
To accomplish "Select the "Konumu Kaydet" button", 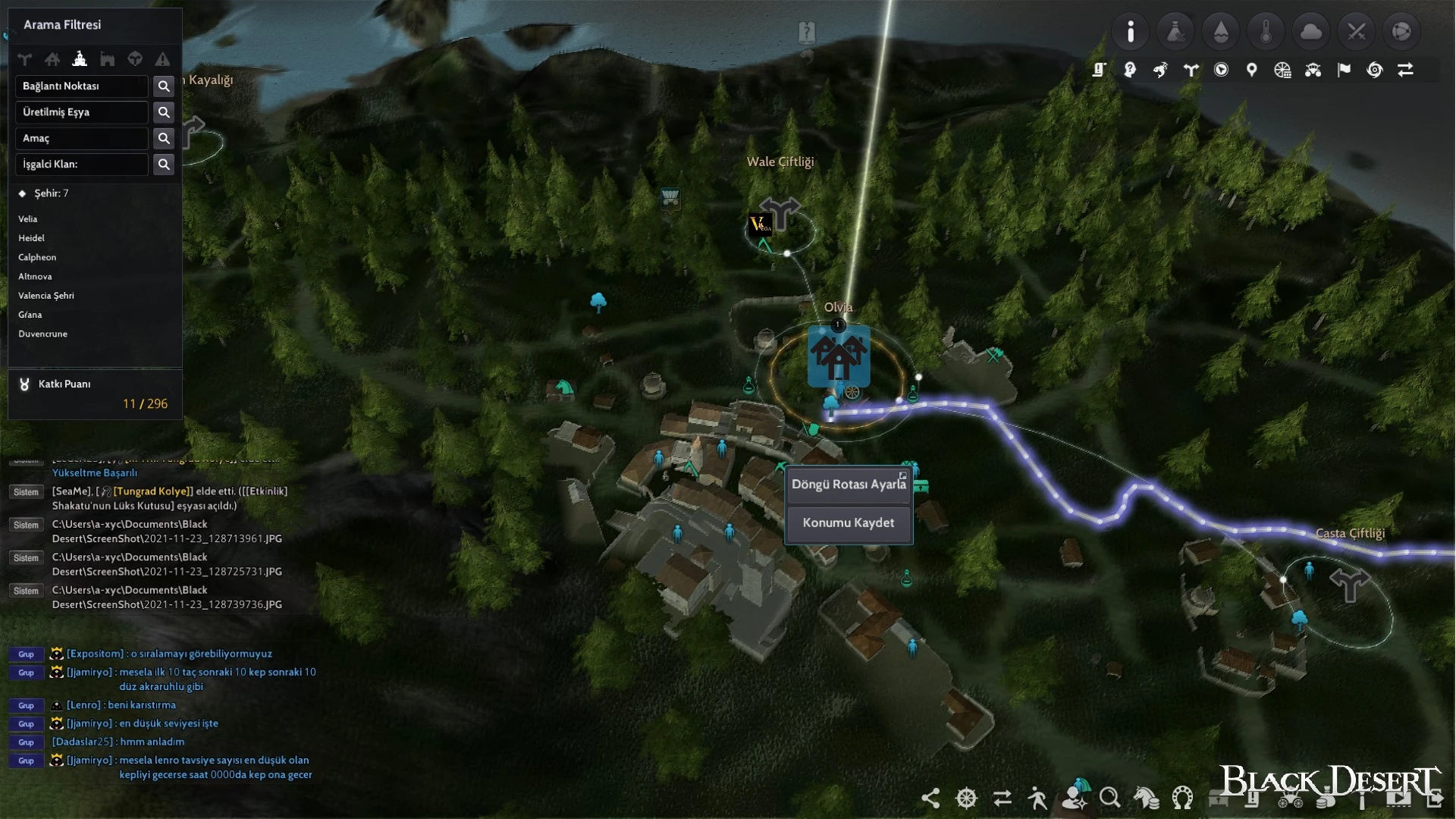I will 848,523.
